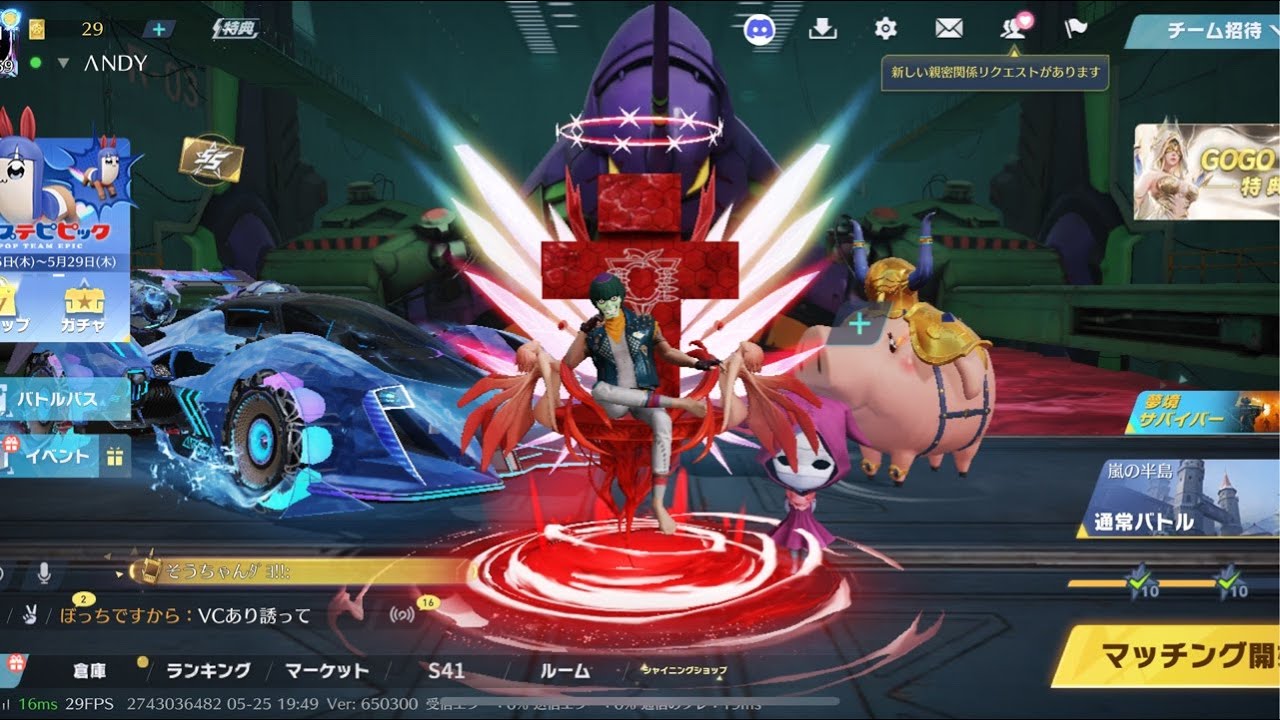Open the friends icon with heart badge
Viewport: 1280px width, 720px height.
click(x=1014, y=29)
